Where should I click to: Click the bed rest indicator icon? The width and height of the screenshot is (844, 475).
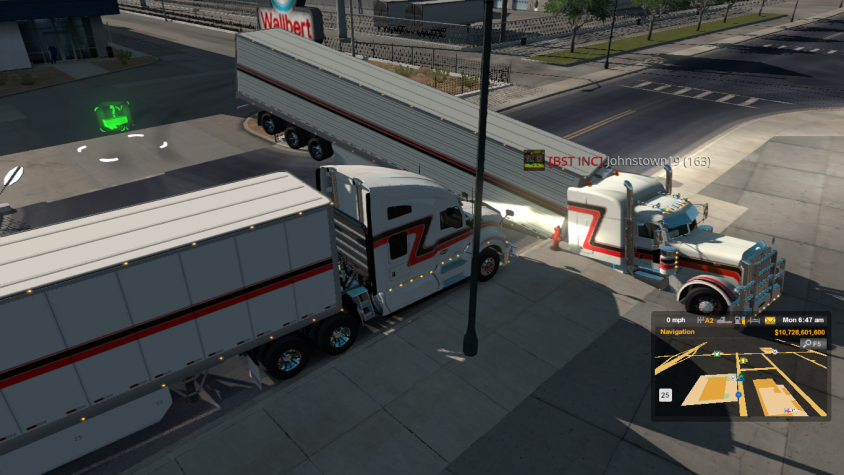tap(755, 320)
